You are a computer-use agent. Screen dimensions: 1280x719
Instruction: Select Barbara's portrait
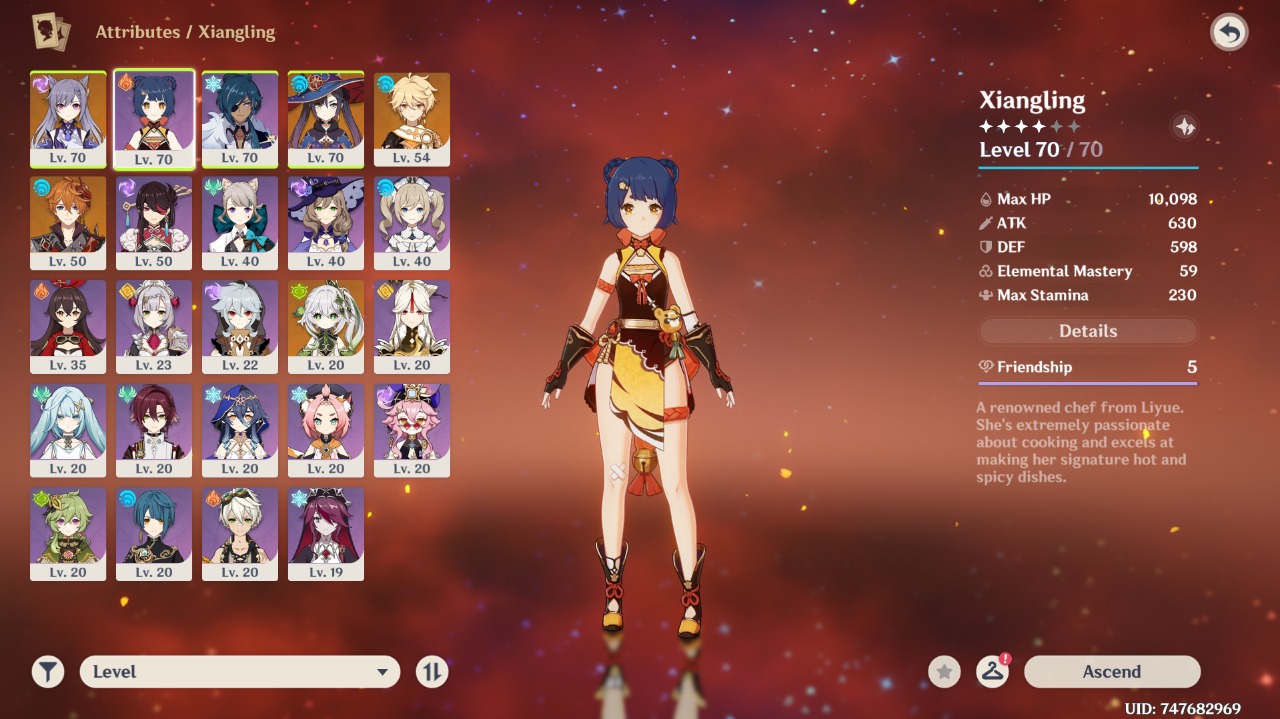412,222
